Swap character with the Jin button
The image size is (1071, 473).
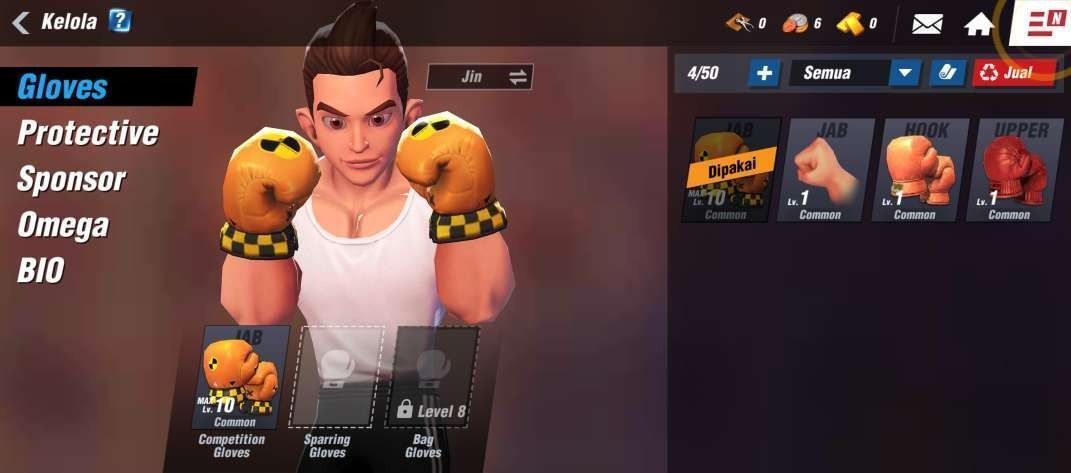click(x=480, y=77)
